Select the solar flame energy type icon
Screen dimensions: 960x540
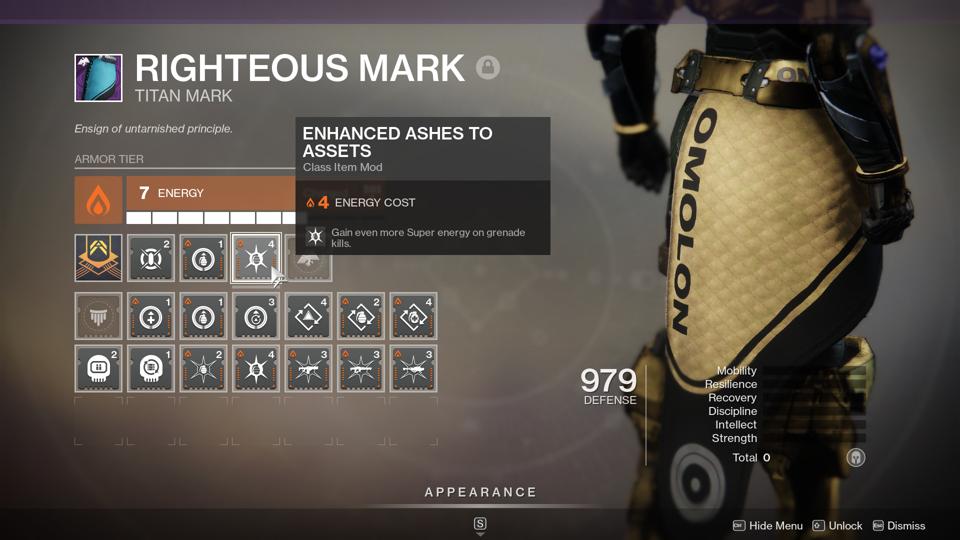(x=98, y=200)
